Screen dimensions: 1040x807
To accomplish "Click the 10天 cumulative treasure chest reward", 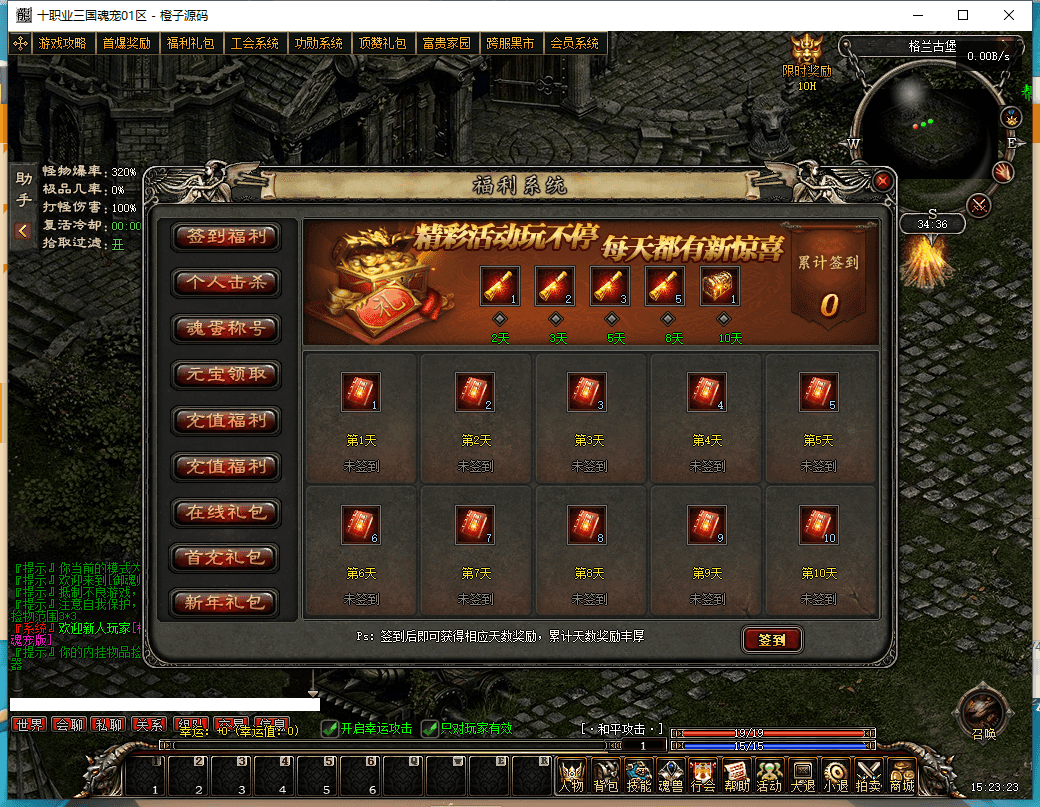I will 719,286.
